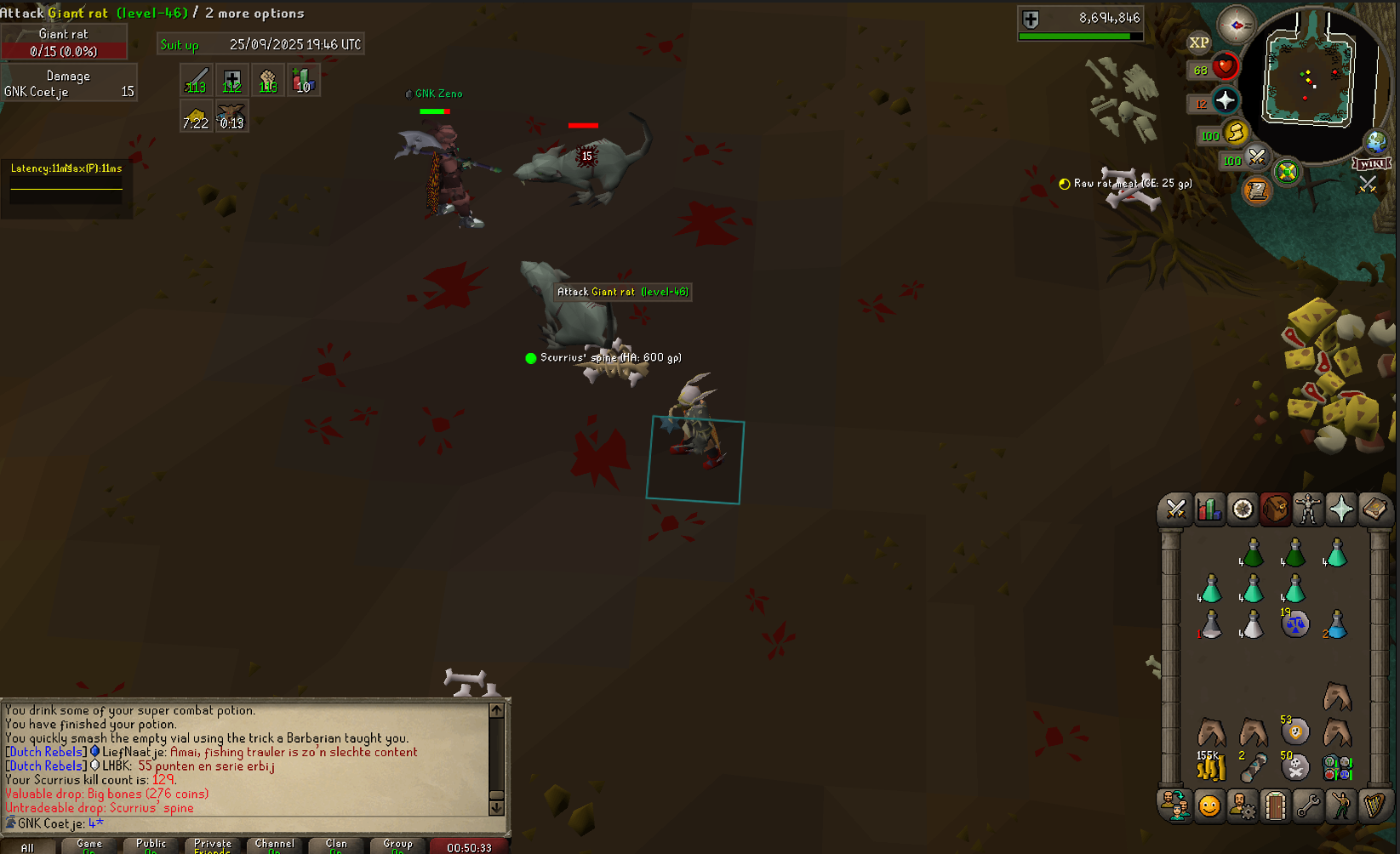Screen dimensions: 1400x854
Task: Toggle the XP drops orb
Action: [x=1198, y=43]
